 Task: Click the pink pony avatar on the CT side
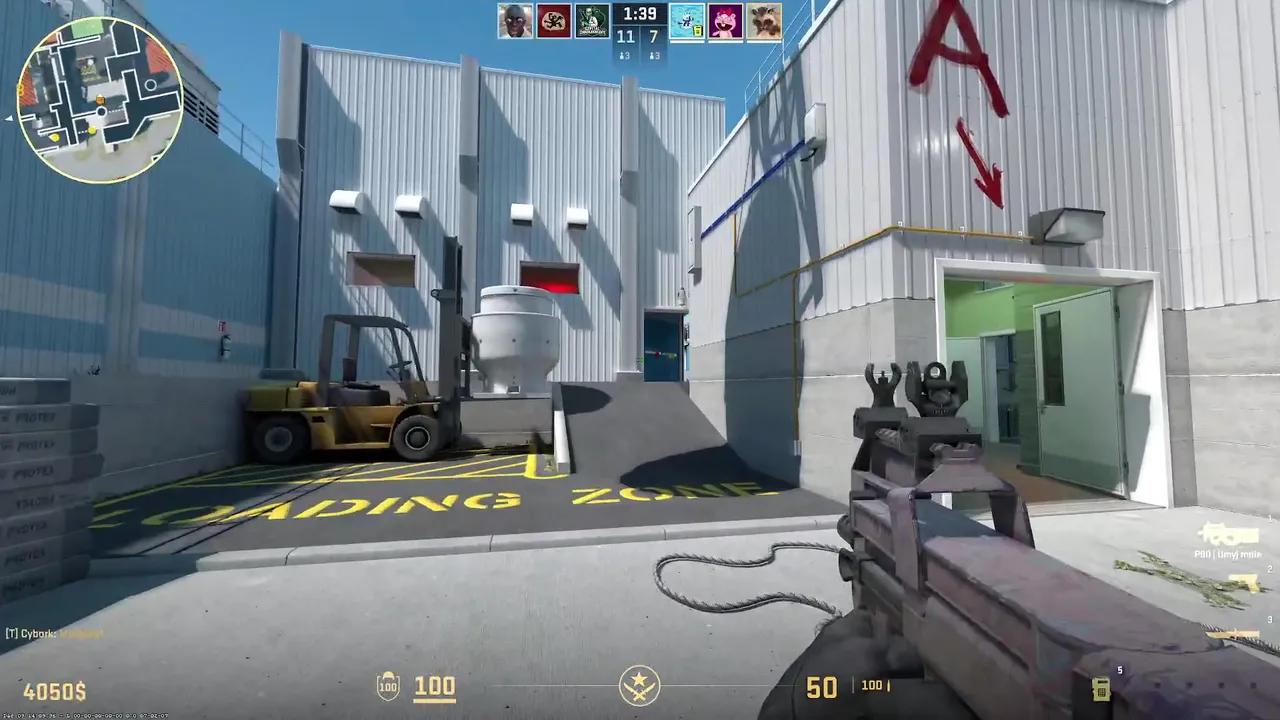(726, 21)
